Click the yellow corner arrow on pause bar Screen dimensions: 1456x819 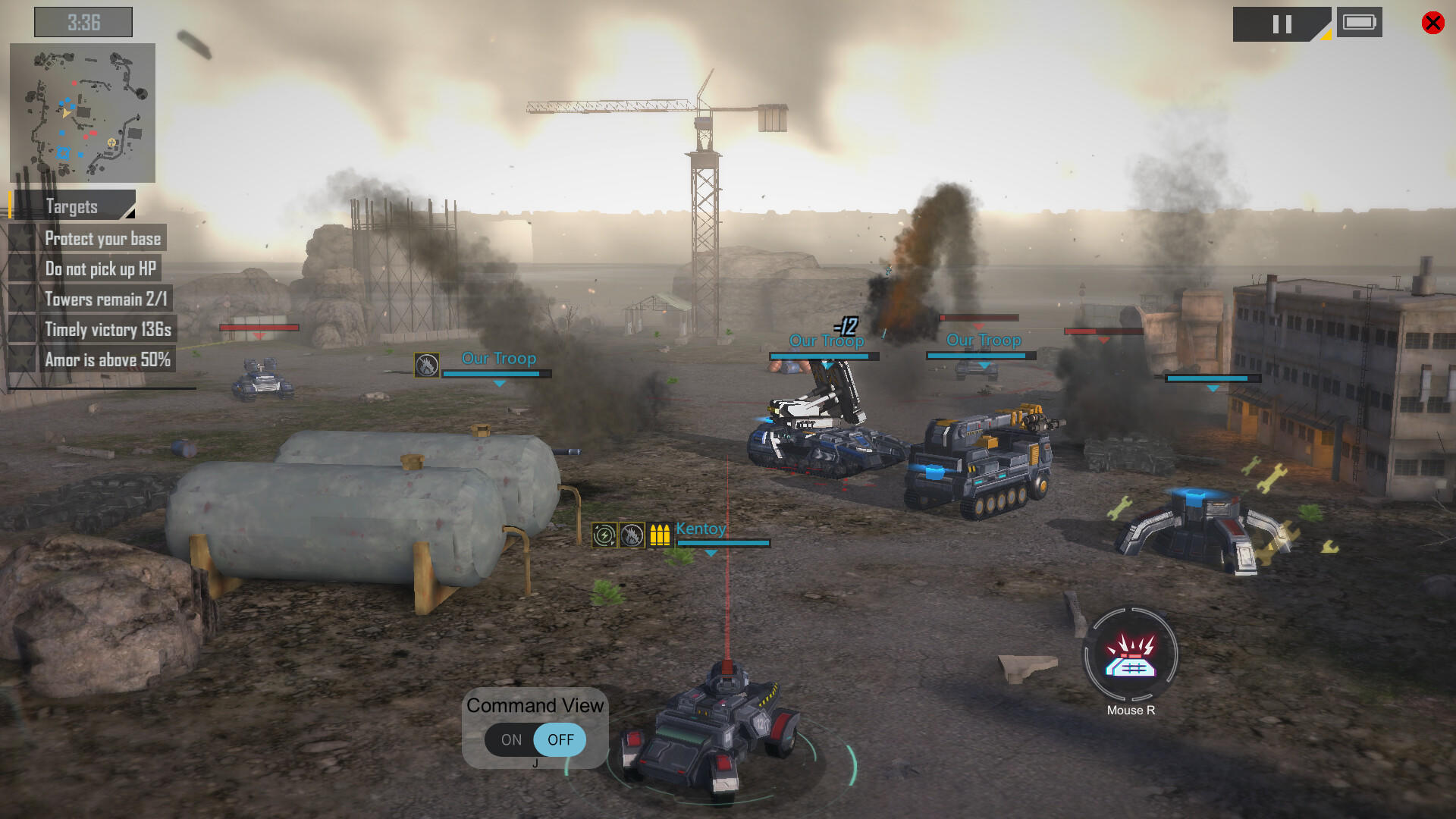coord(1326,36)
